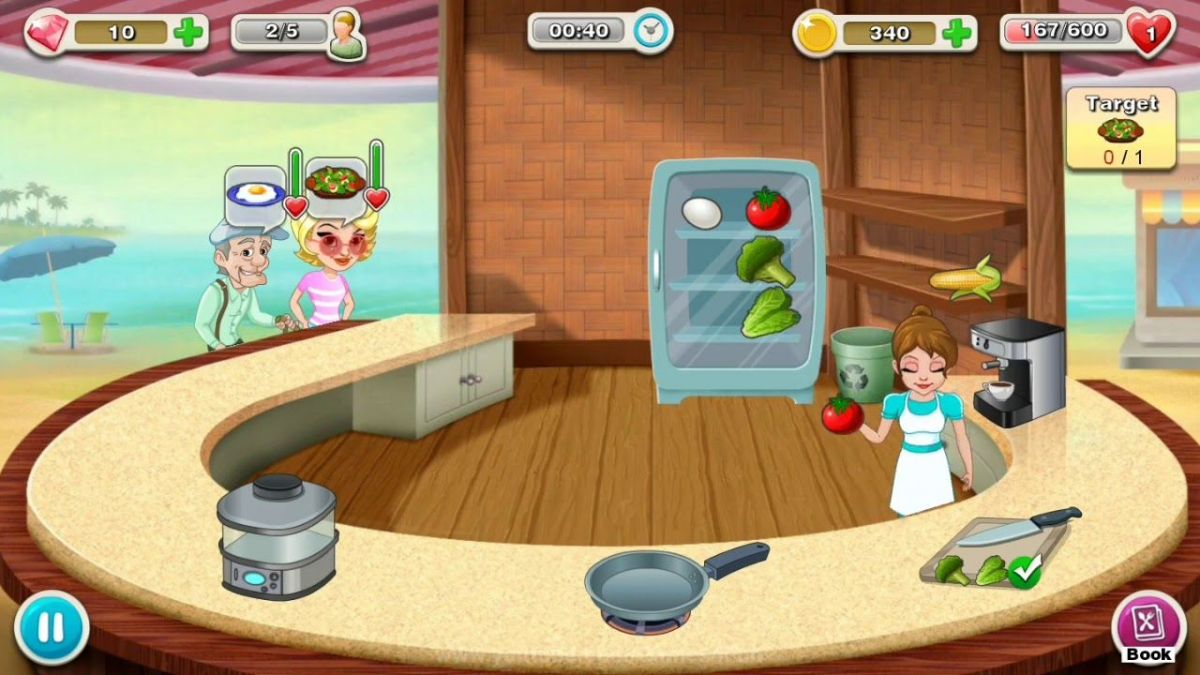Open the recipe Book

1147,627
